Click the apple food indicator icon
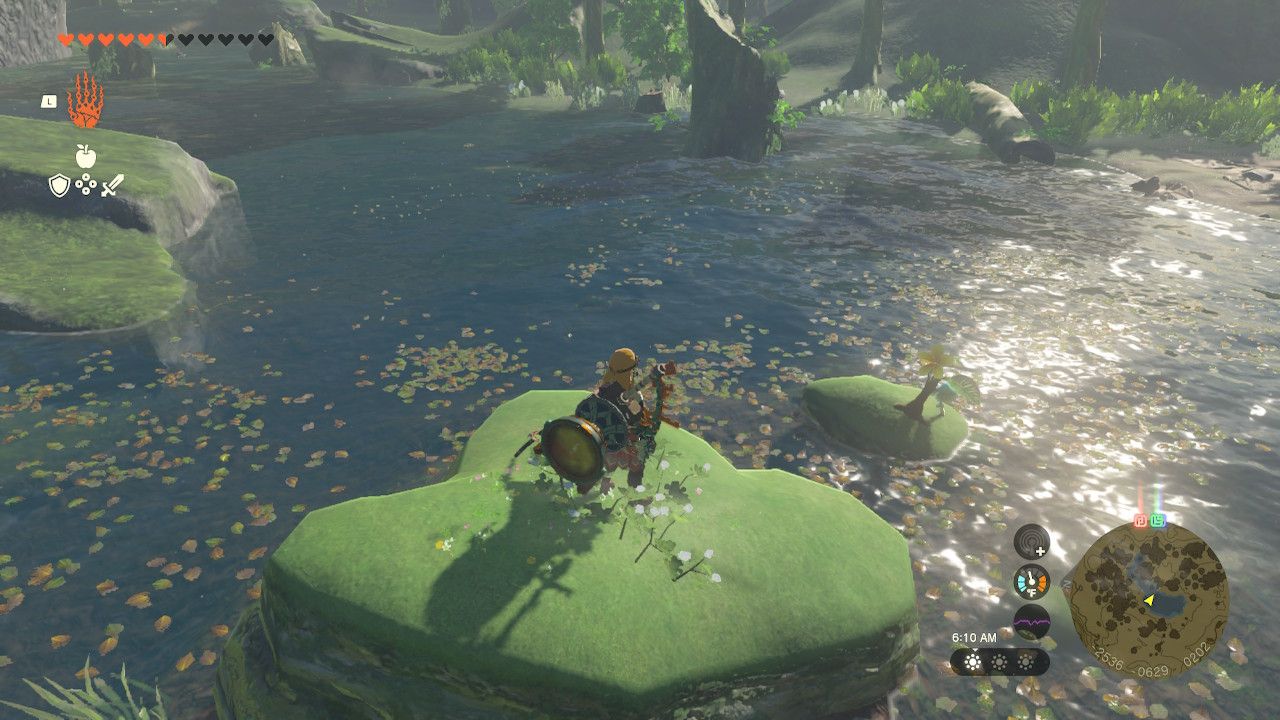Viewport: 1280px width, 720px height. 85,155
